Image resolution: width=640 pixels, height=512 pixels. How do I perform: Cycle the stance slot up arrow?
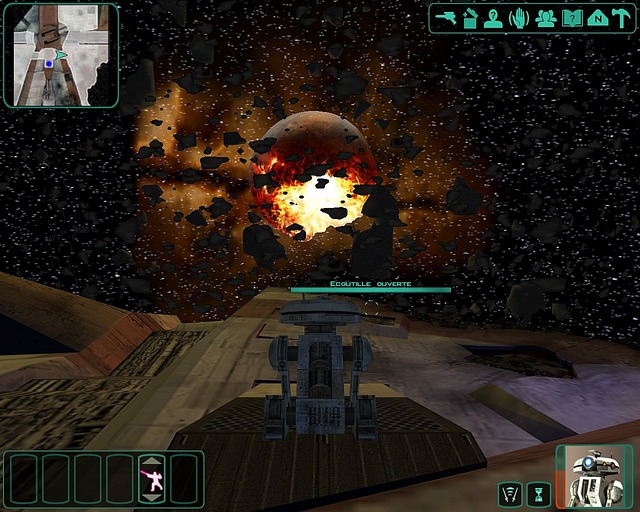[152, 462]
